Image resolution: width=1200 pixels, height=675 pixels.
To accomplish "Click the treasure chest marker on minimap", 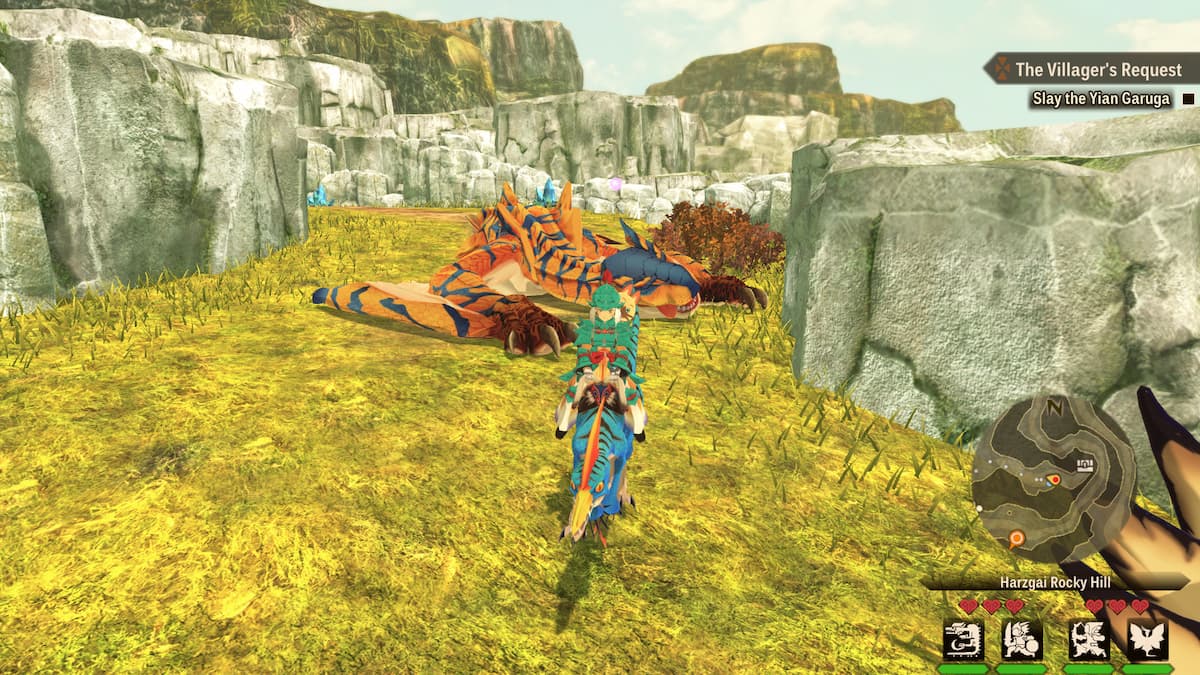I will 1085,465.
